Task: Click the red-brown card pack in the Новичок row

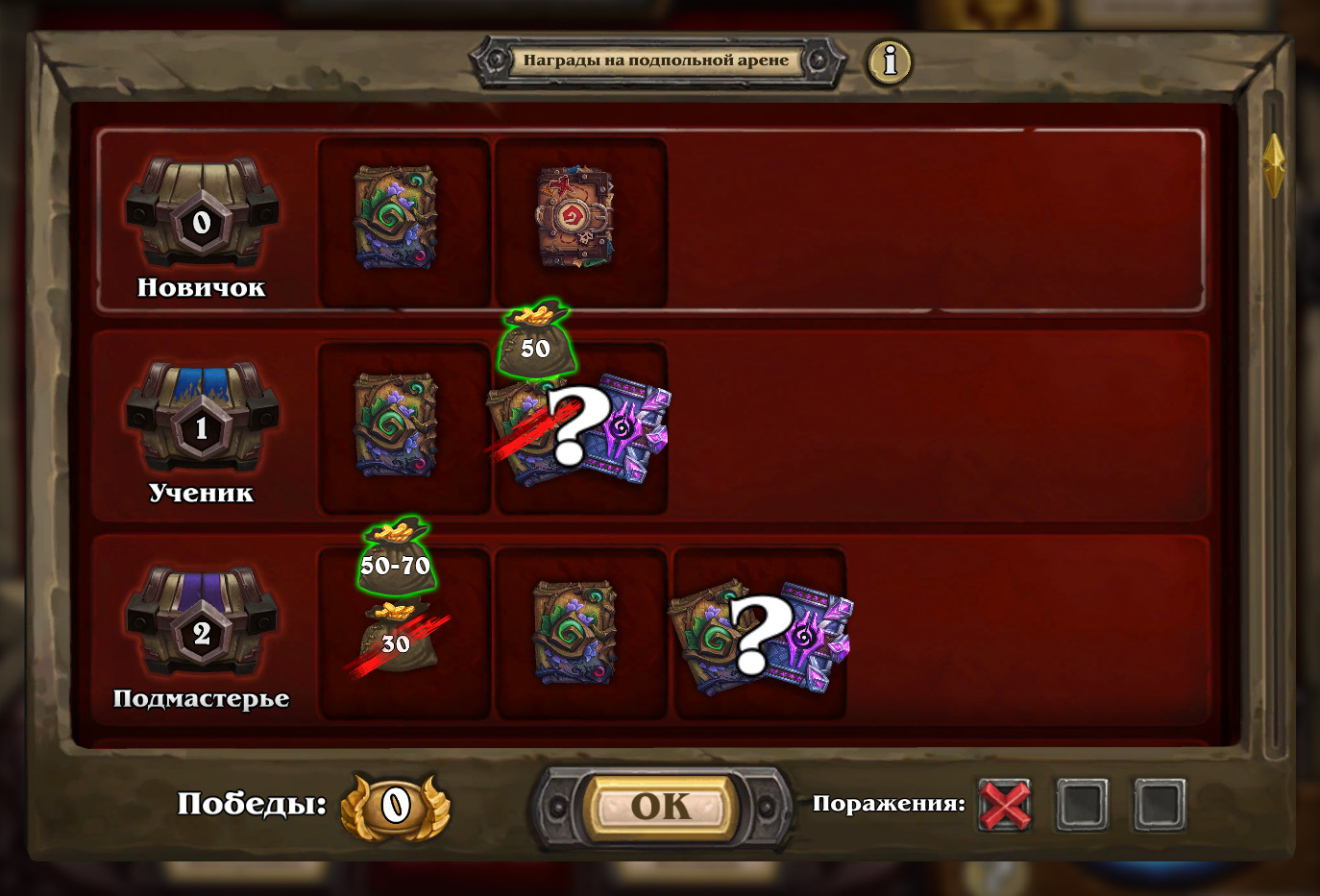Action: 574,218
